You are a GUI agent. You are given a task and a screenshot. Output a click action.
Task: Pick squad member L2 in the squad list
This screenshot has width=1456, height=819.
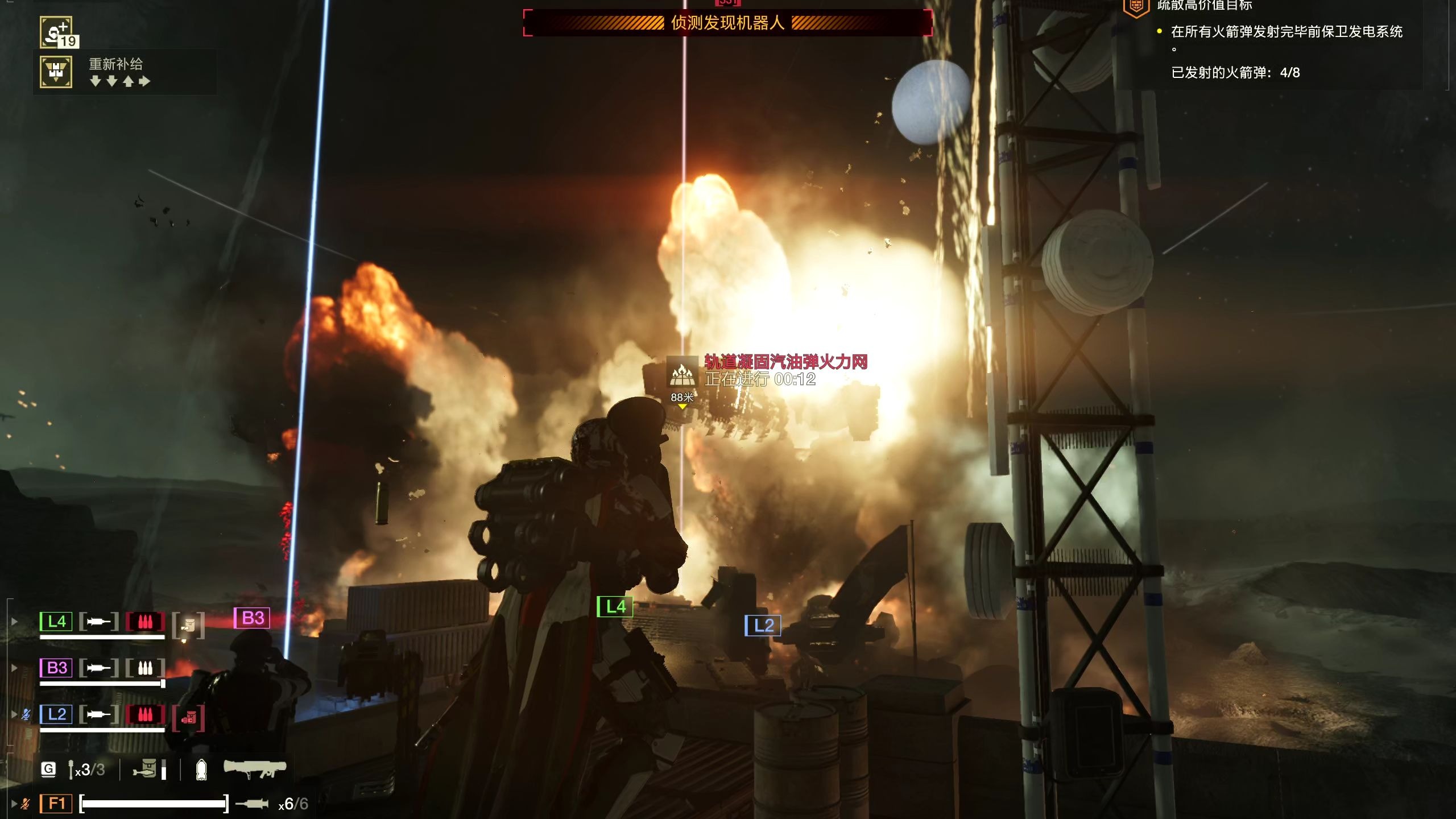pos(56,714)
